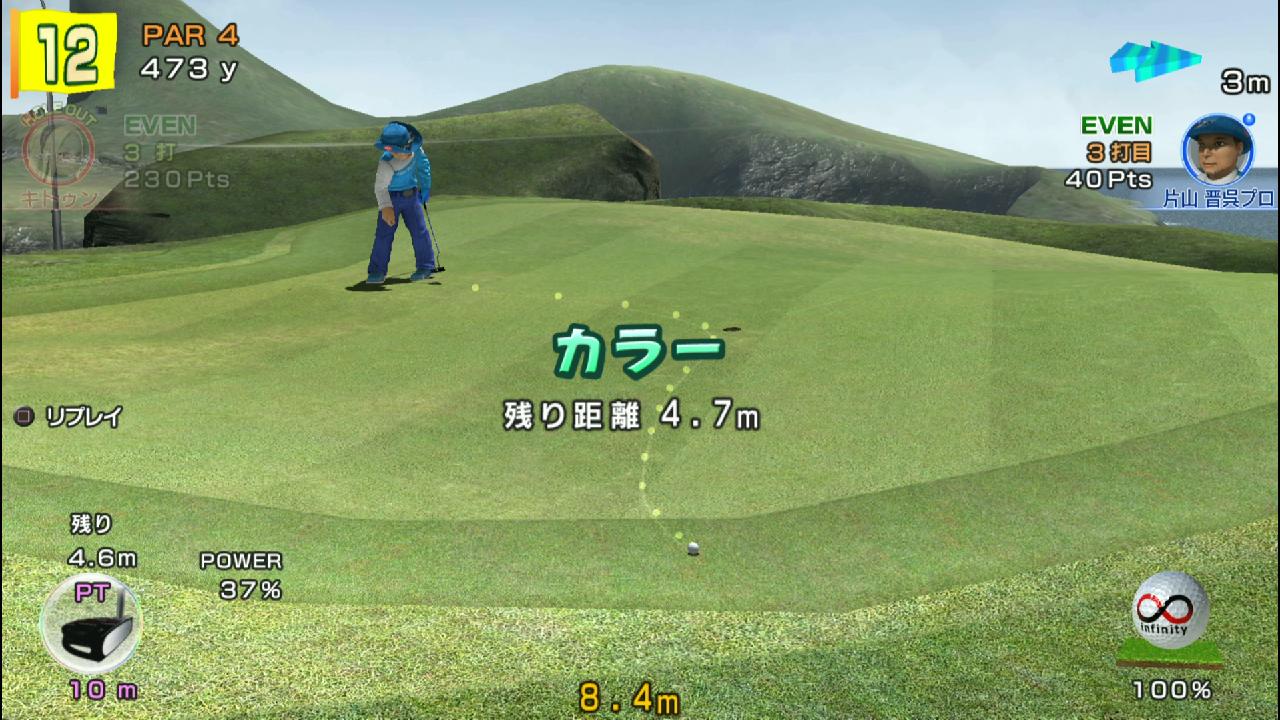Click the blue wind direction arrow

[x=1154, y=58]
